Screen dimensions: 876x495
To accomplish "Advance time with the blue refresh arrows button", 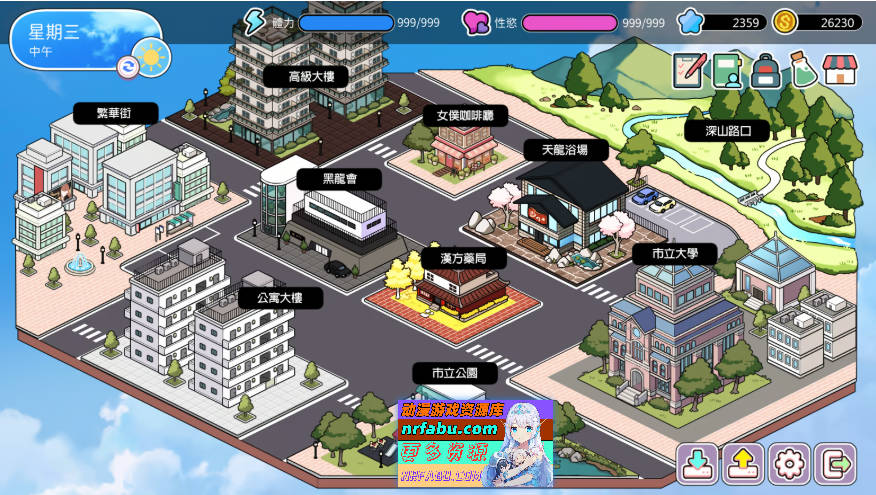I will point(128,66).
